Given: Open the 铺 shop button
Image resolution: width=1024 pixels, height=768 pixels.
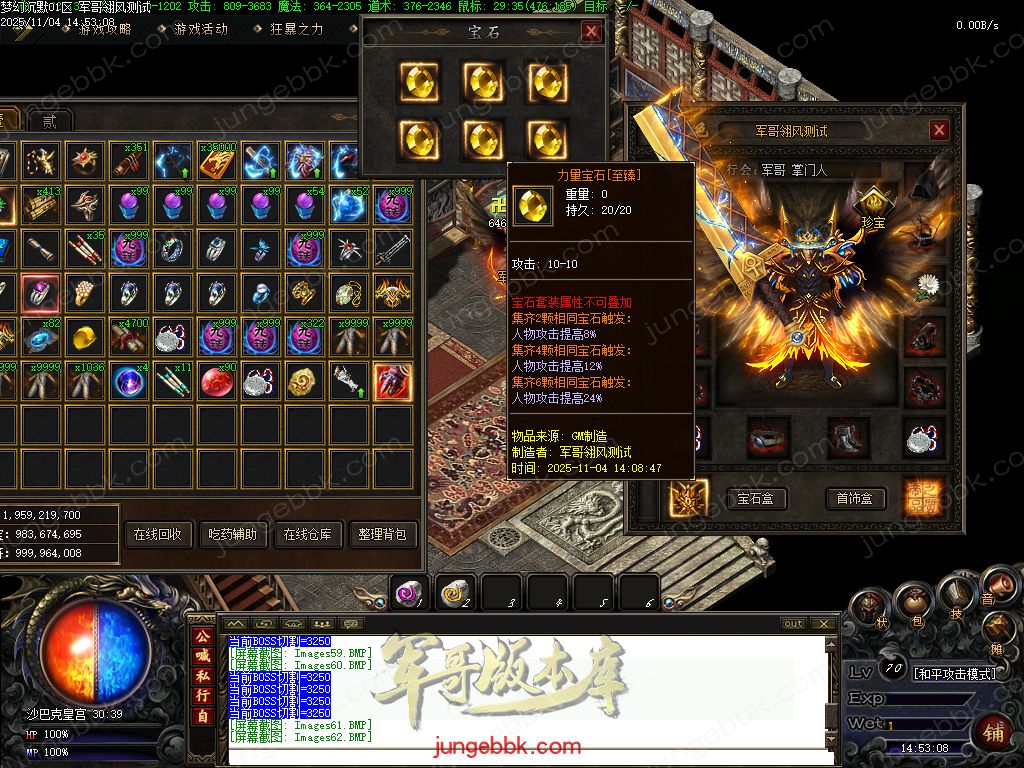Looking at the screenshot, I should (x=993, y=731).
